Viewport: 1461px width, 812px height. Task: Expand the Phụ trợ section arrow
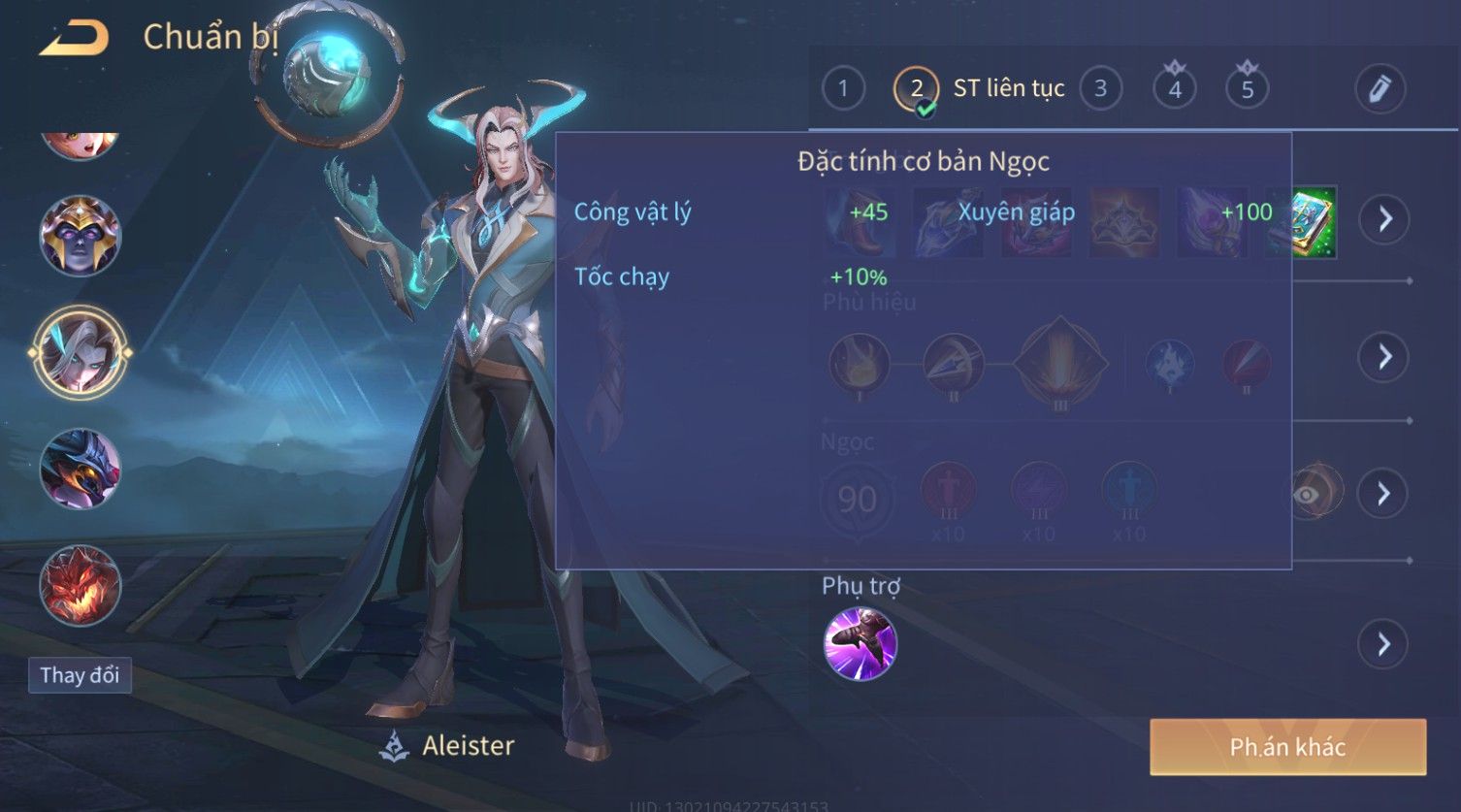(1382, 644)
